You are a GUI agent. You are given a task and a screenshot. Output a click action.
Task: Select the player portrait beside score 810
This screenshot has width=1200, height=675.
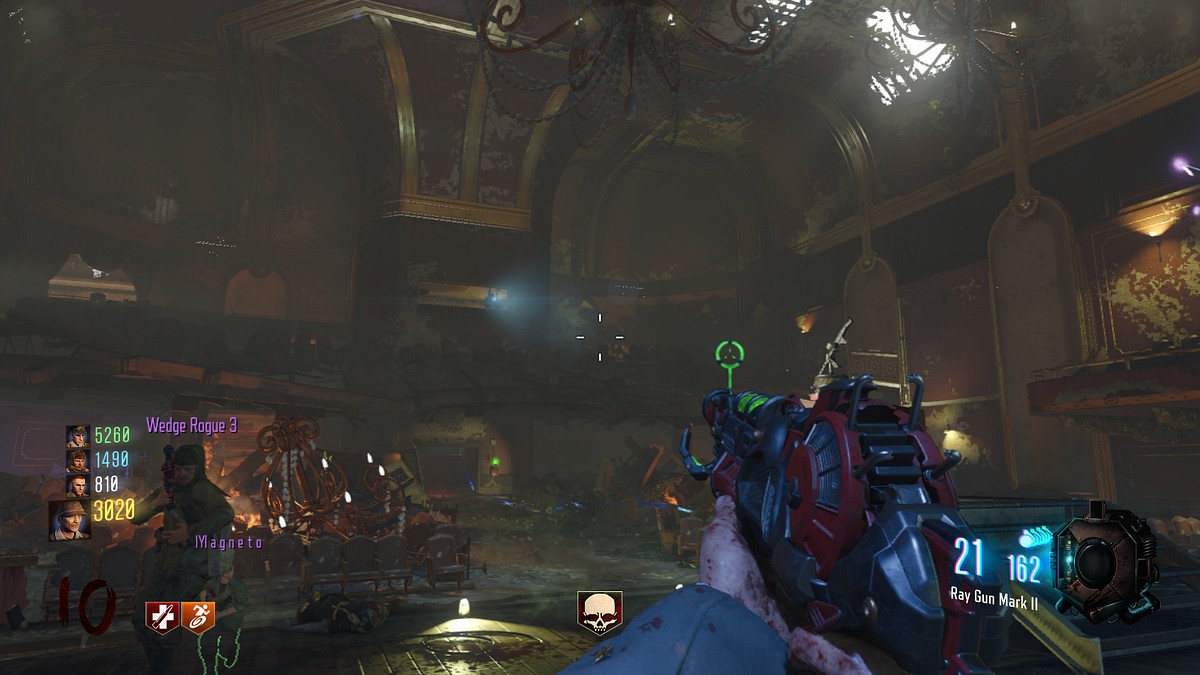click(x=78, y=485)
